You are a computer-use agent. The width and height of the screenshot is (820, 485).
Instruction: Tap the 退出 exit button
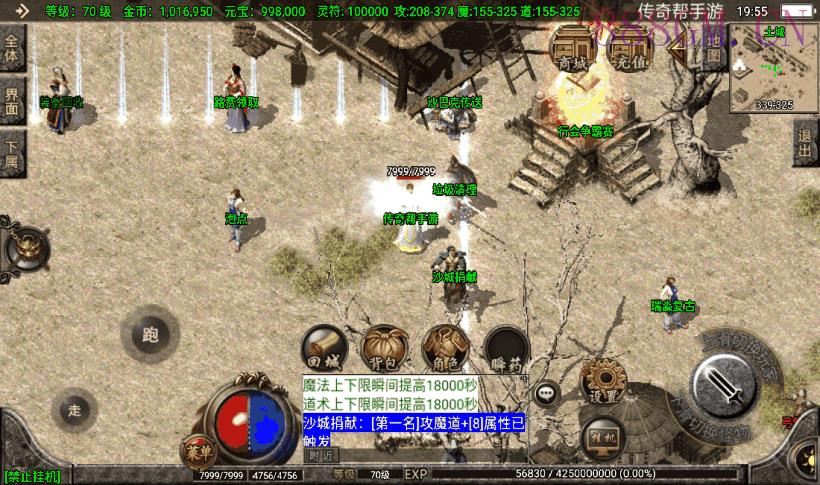(x=805, y=144)
